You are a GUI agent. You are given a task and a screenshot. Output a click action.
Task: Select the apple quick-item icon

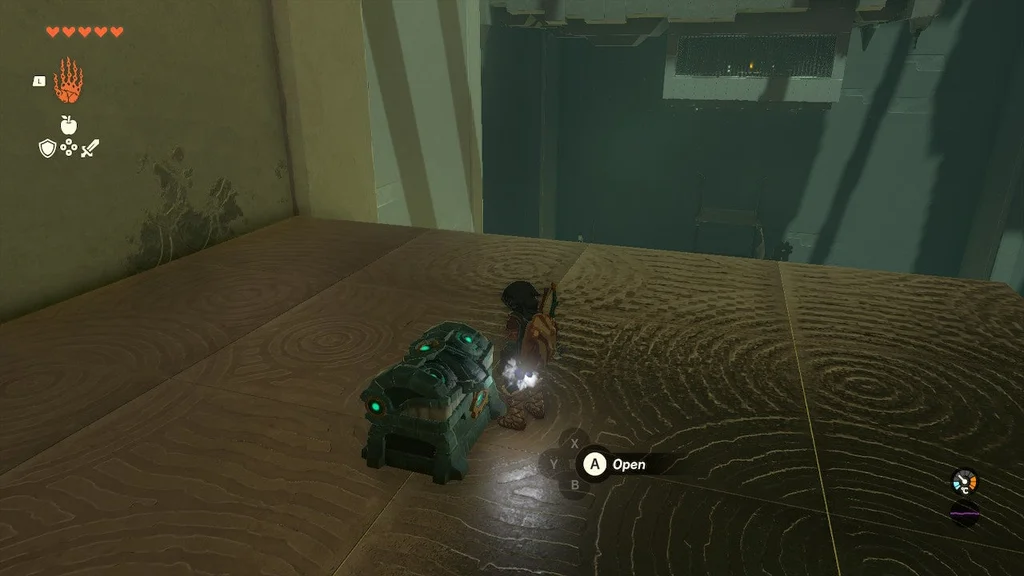point(69,125)
